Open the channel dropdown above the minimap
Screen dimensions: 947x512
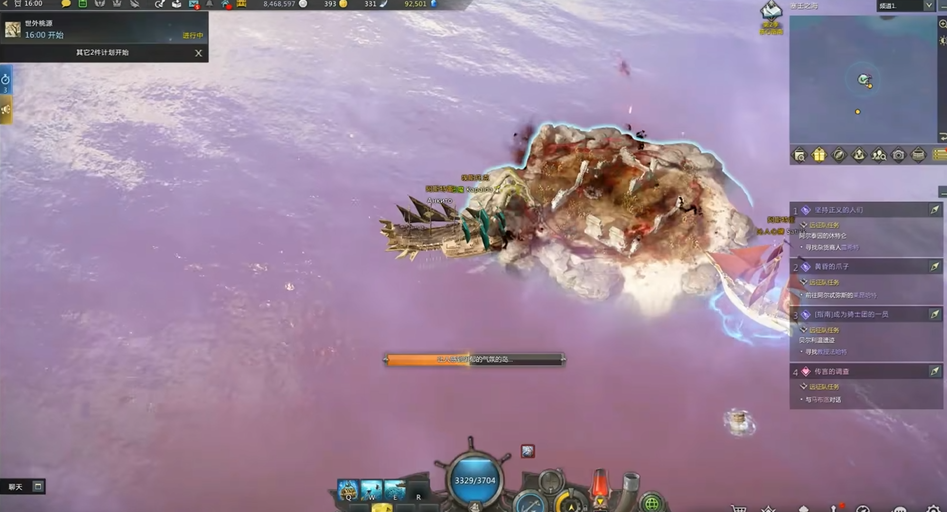tap(905, 6)
